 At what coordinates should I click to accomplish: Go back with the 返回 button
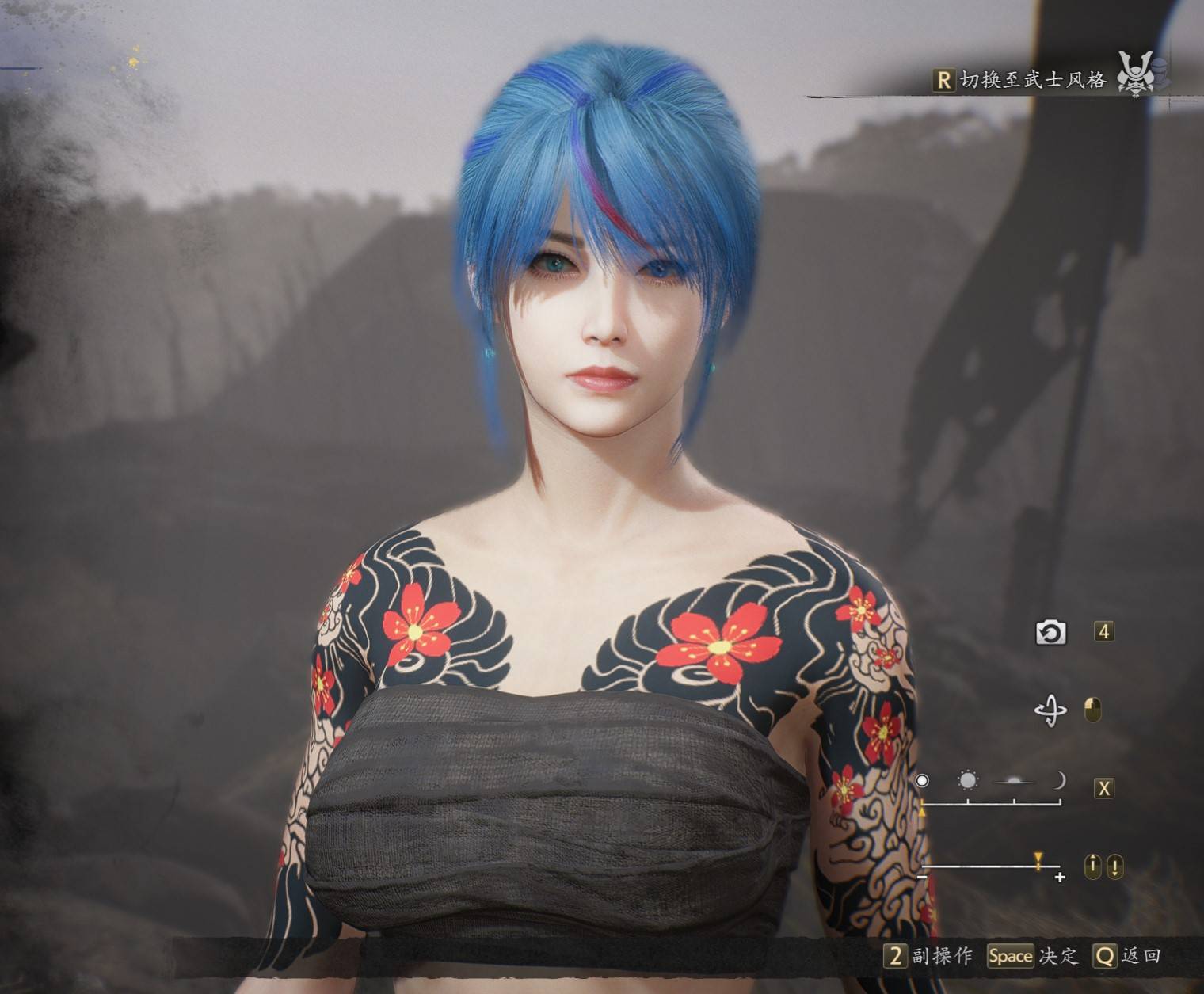(1127, 956)
